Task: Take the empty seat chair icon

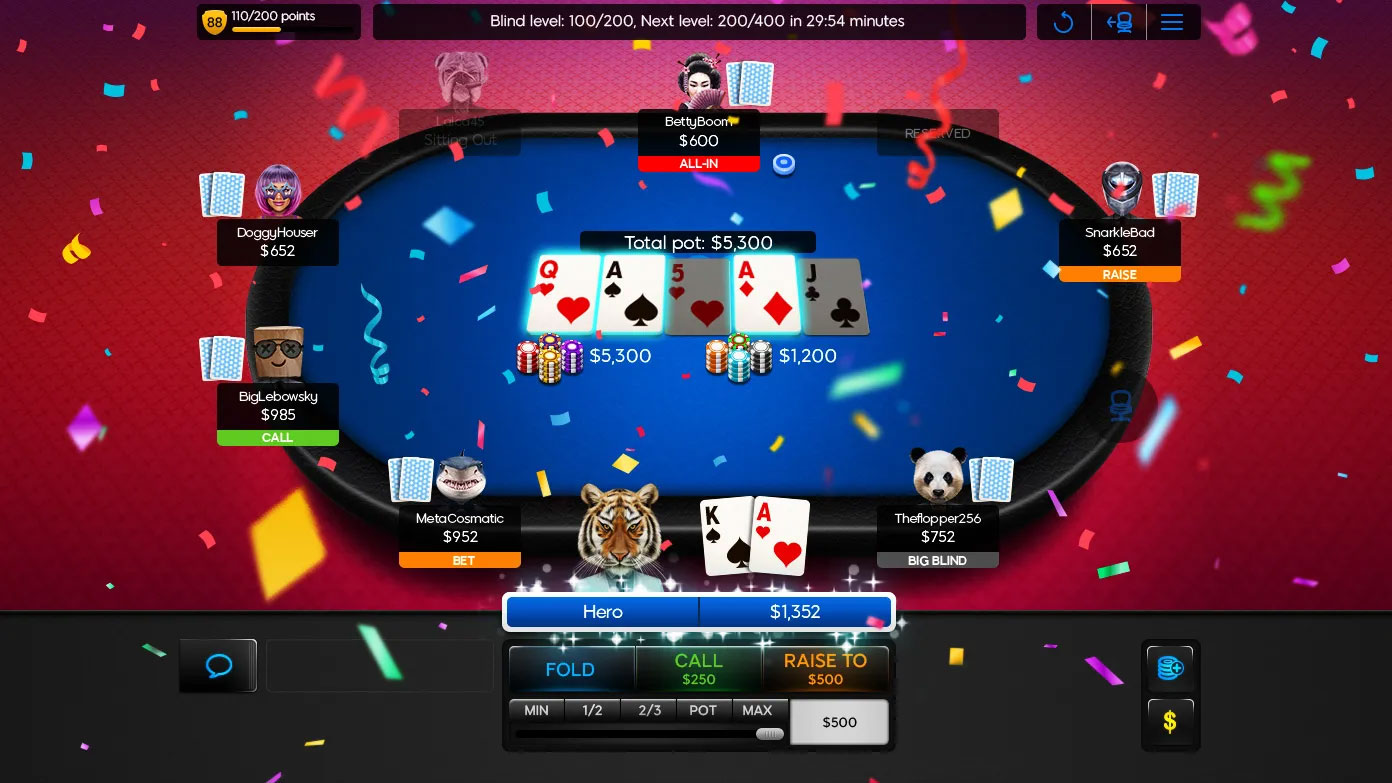Action: point(1120,405)
